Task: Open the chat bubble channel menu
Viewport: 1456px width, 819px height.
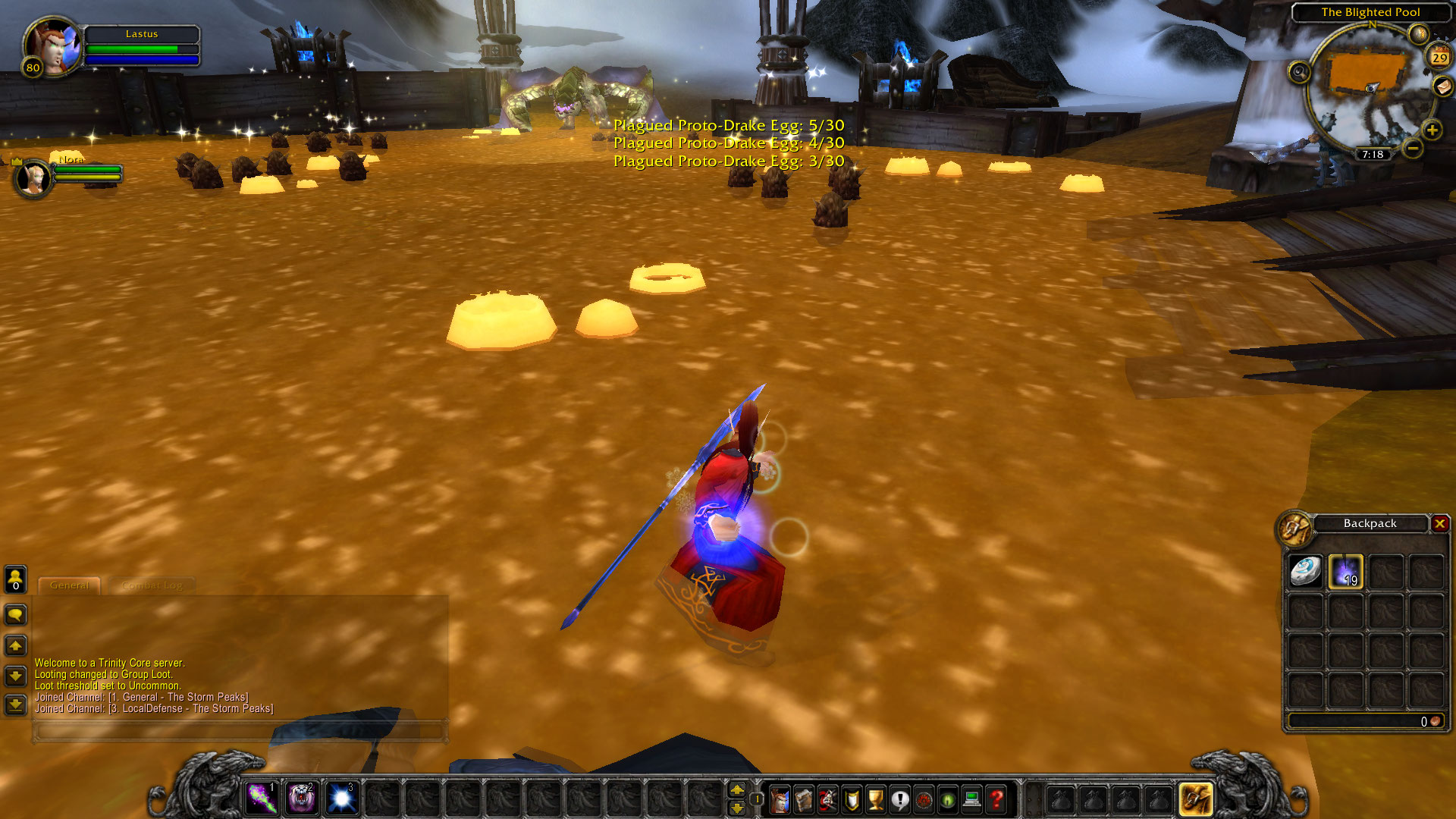Action: 16,615
